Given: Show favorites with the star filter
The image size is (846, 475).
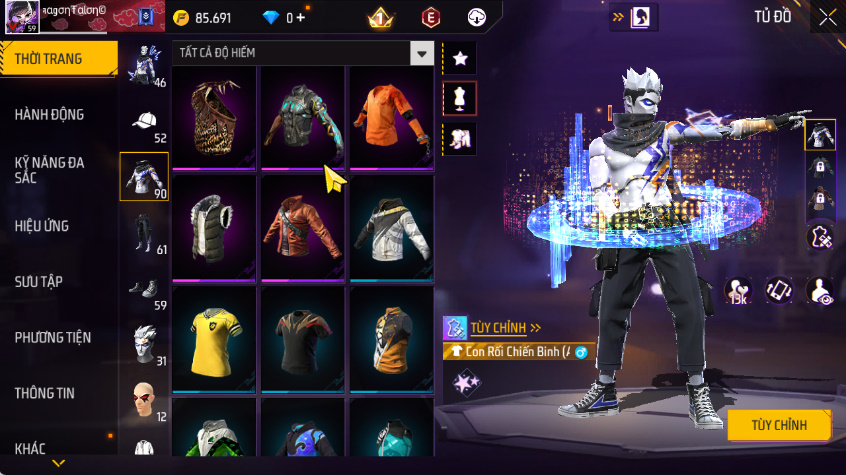Looking at the screenshot, I should (x=460, y=59).
